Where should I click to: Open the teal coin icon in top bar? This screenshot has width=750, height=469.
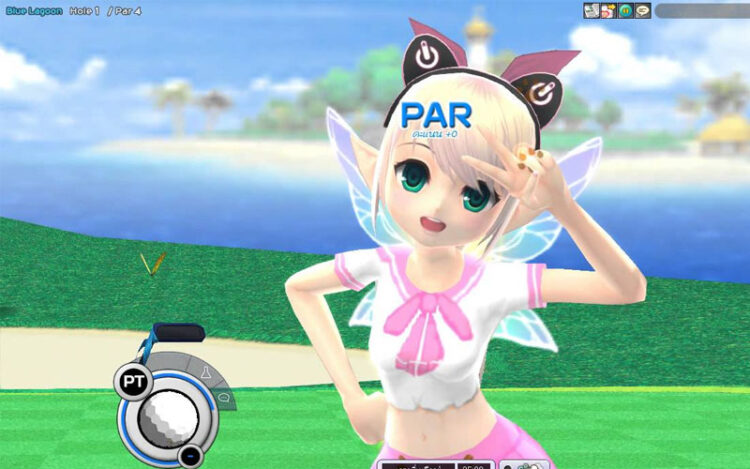coord(625,11)
